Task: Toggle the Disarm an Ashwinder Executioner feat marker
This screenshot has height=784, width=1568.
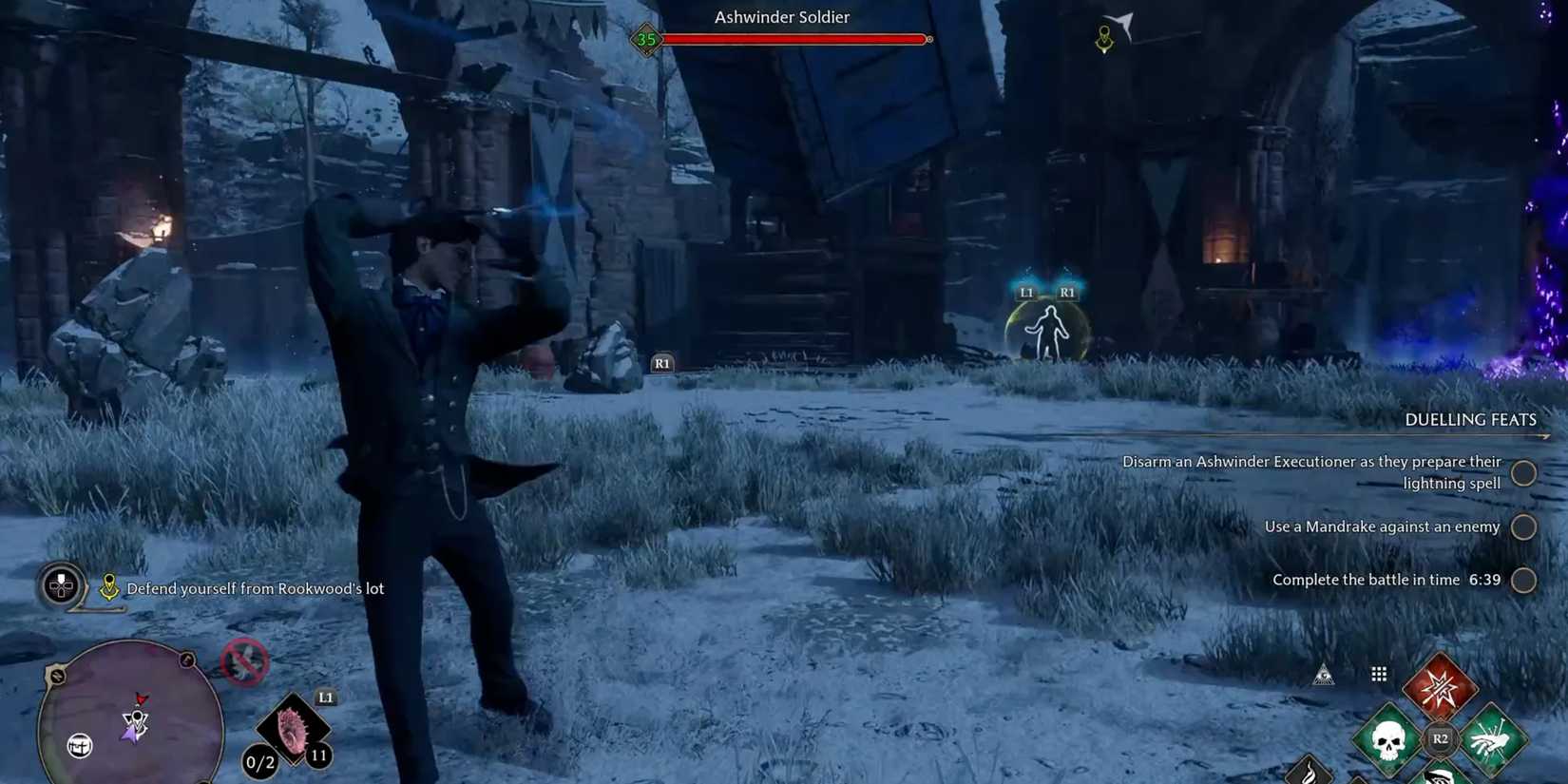Action: (1524, 472)
